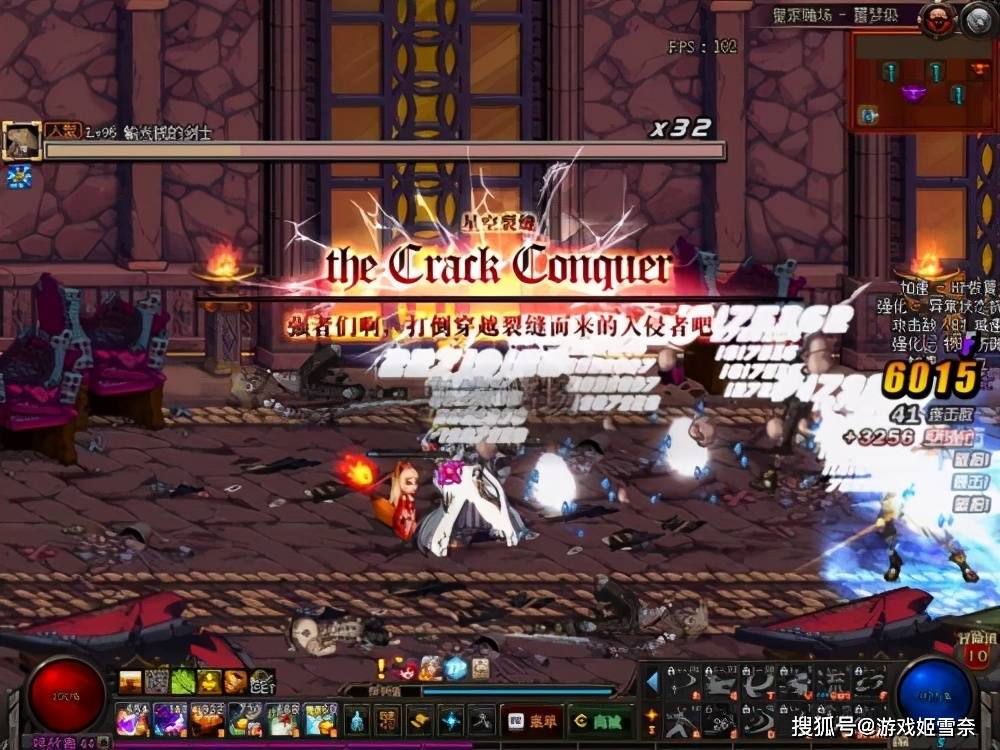Click the grey round button beside boss icon
This screenshot has height=750, width=1000.
coord(976,19)
